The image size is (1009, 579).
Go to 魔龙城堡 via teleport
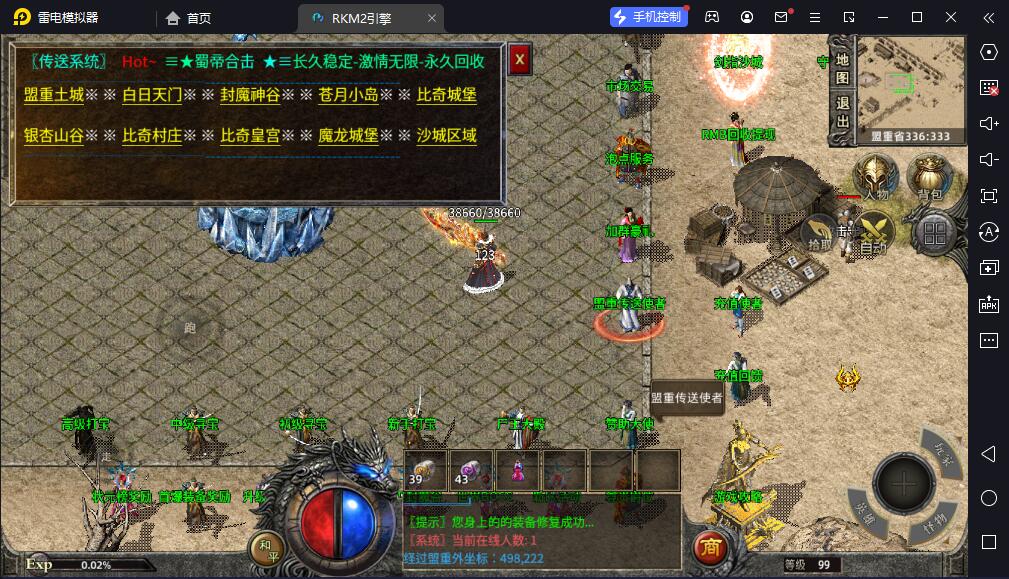(348, 135)
